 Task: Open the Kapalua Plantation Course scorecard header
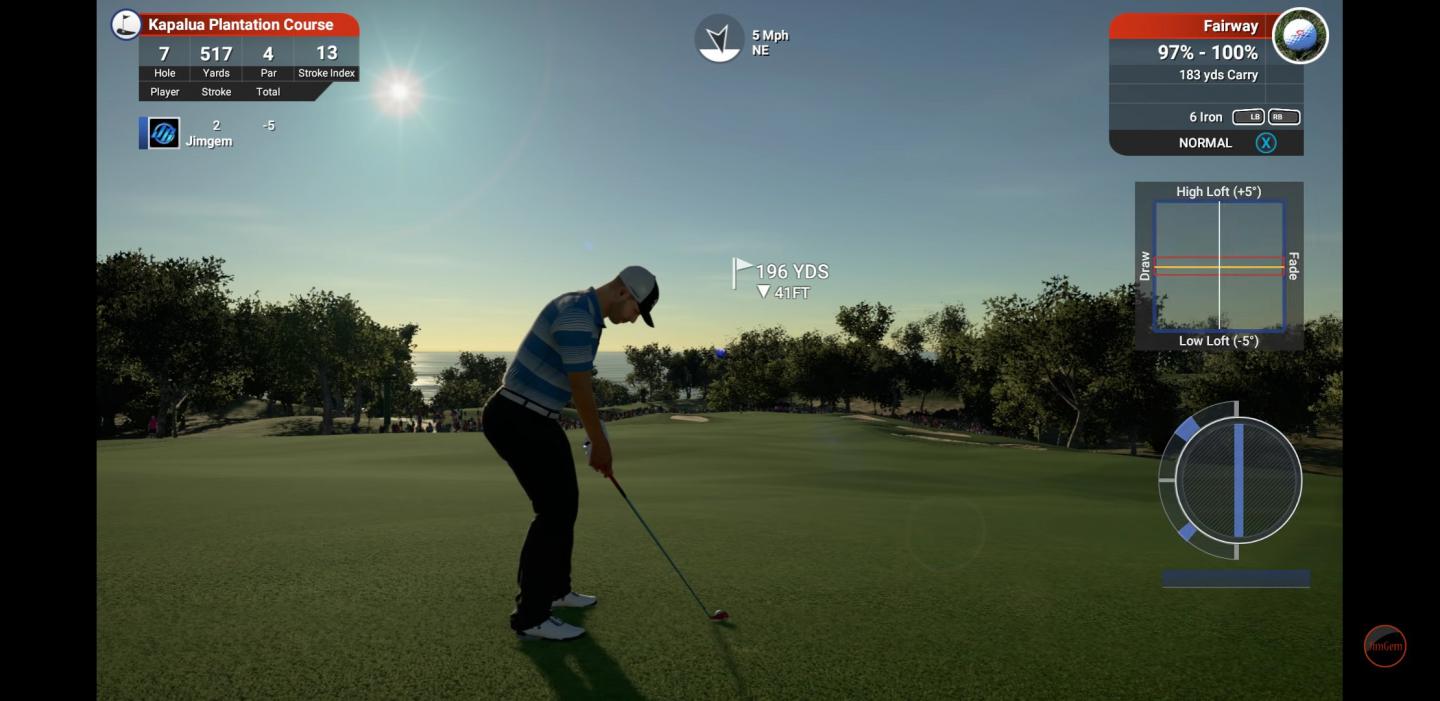240,24
